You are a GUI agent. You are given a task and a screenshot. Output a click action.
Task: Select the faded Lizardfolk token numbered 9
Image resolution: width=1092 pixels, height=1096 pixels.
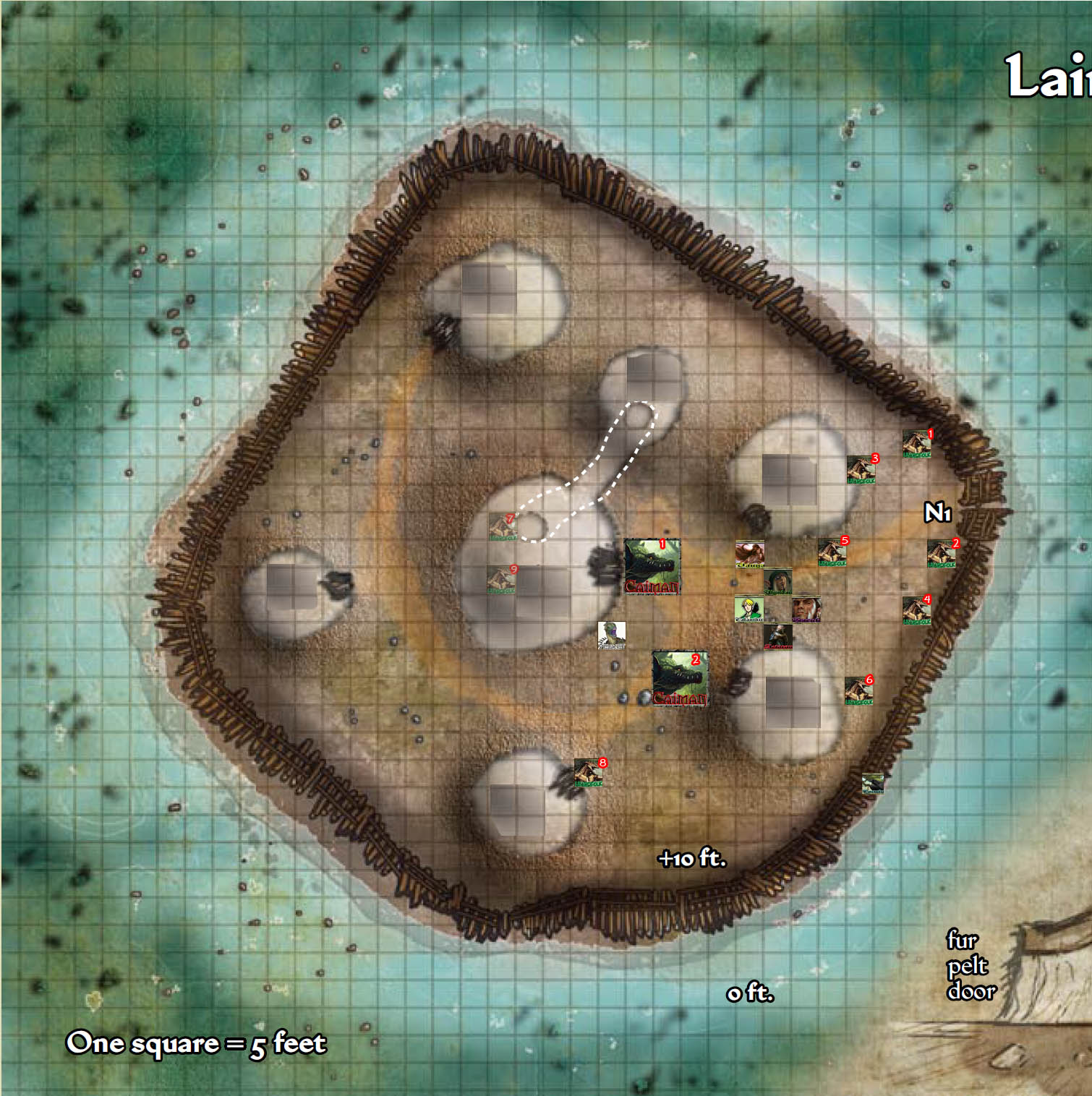point(501,580)
